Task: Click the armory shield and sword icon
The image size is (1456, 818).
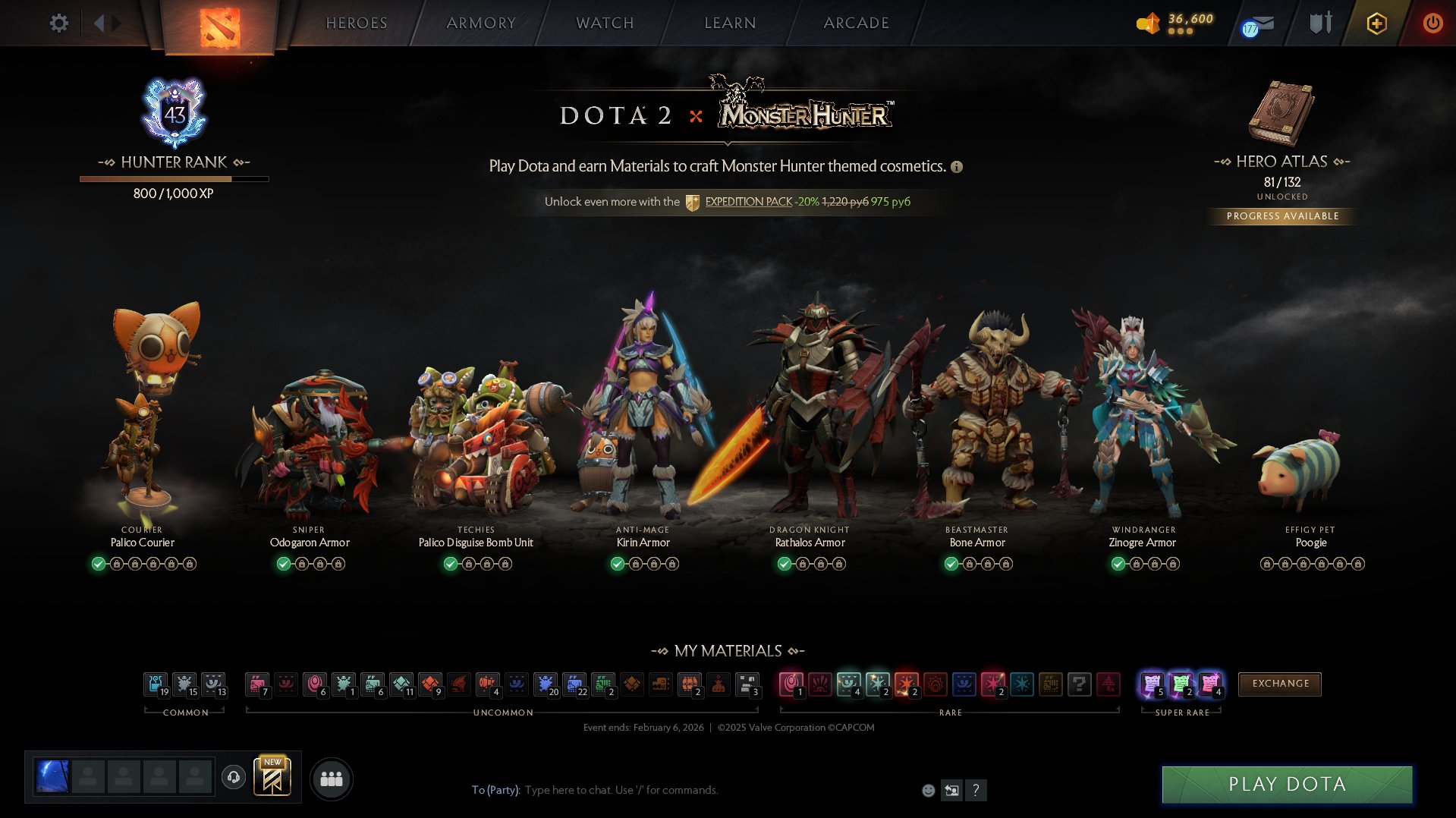Action: (x=1320, y=23)
